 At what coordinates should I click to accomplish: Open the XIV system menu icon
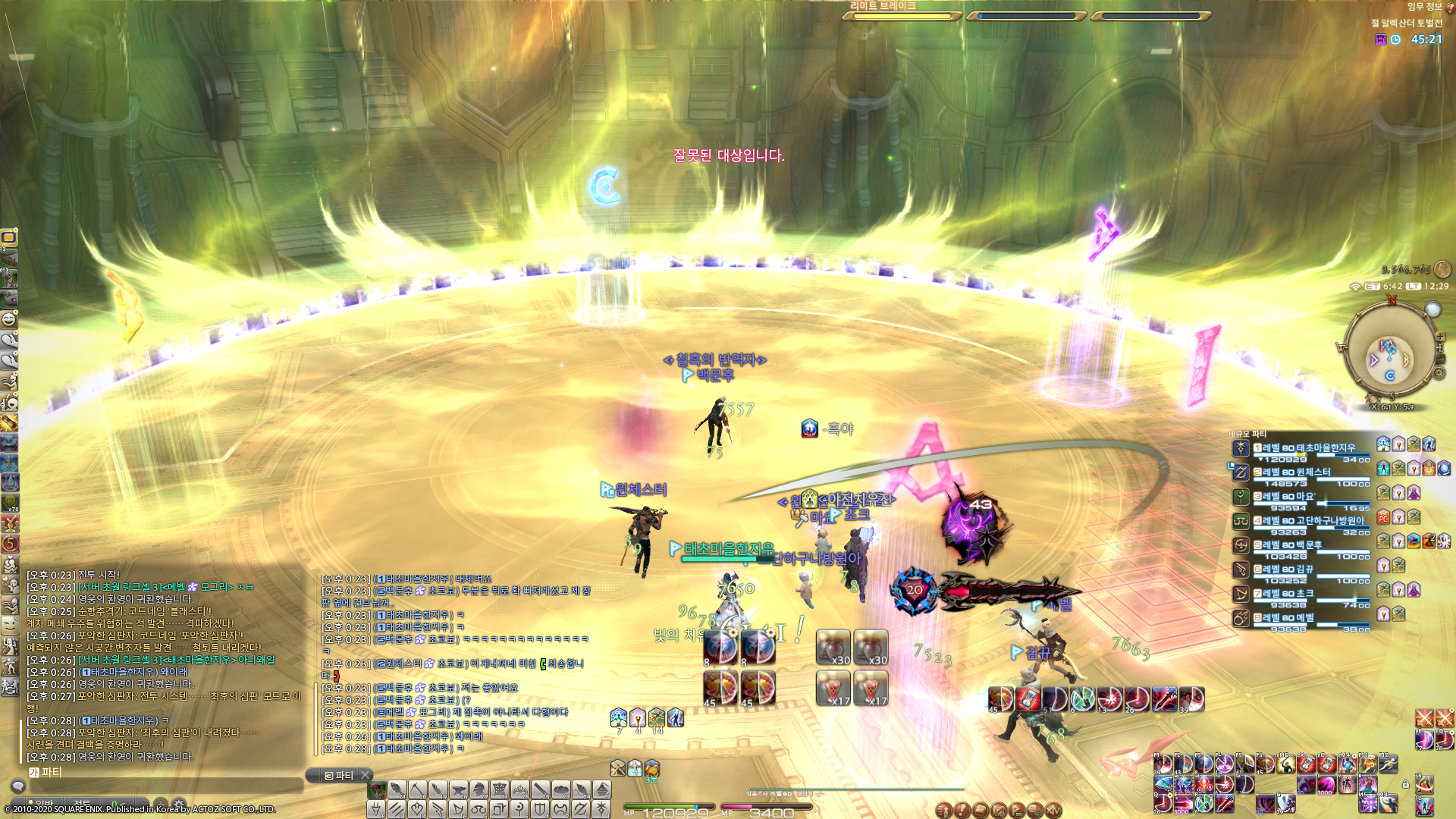pyautogui.click(x=1053, y=811)
